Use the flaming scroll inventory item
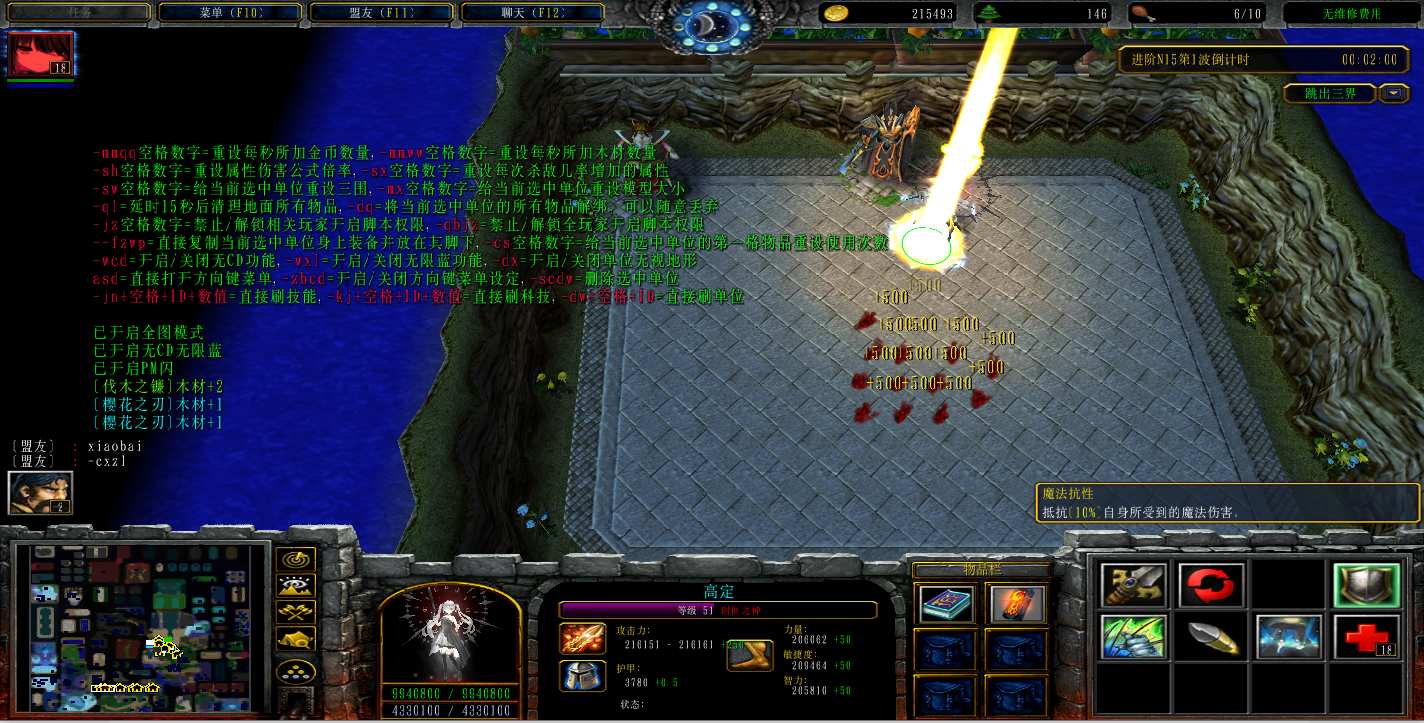The image size is (1424, 723). (1017, 604)
